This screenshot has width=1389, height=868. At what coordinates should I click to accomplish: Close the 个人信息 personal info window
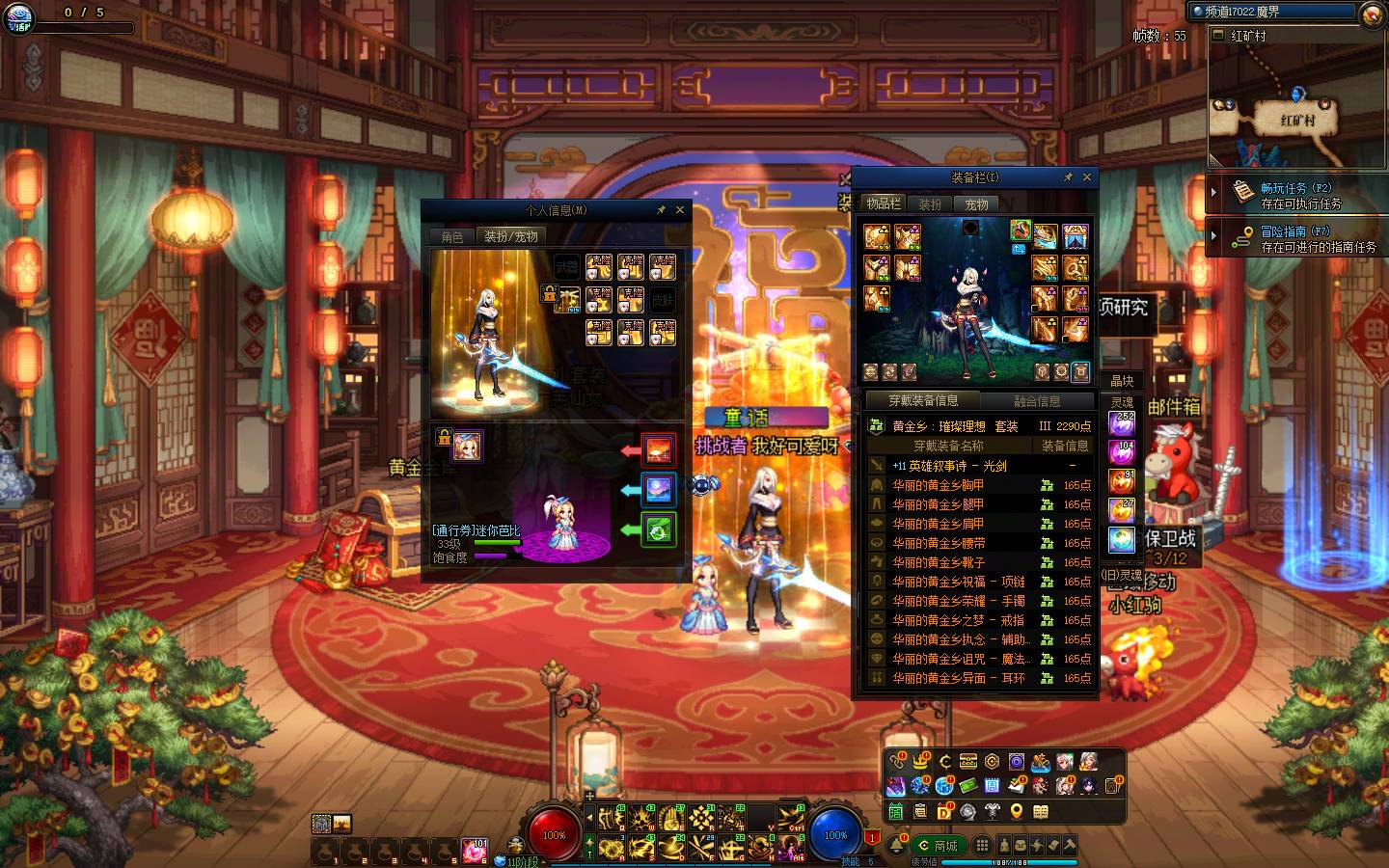680,209
